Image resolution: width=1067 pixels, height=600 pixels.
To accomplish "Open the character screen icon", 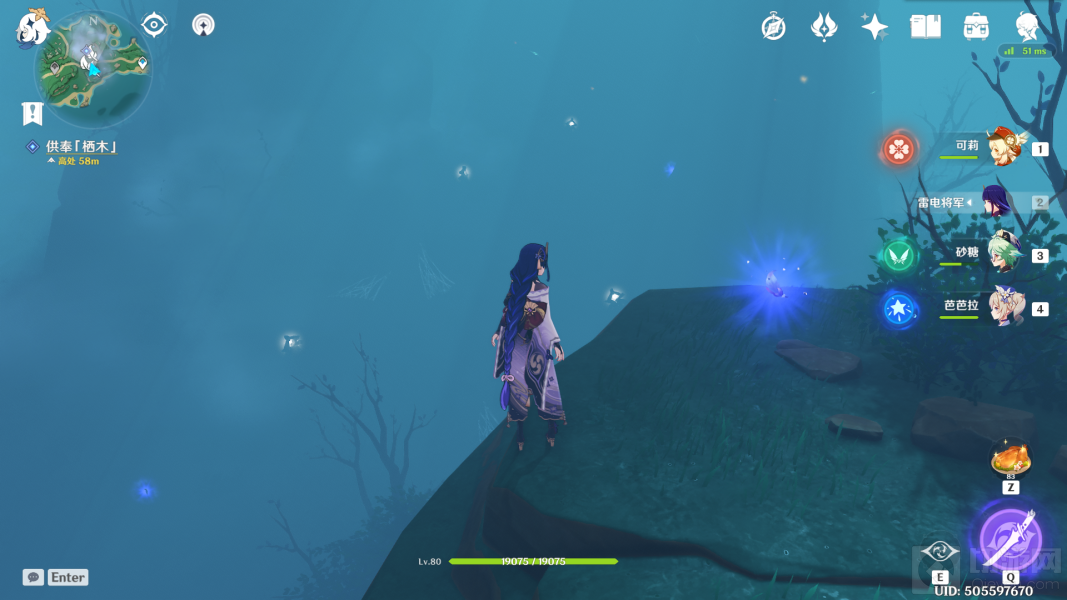I will click(x=1026, y=26).
